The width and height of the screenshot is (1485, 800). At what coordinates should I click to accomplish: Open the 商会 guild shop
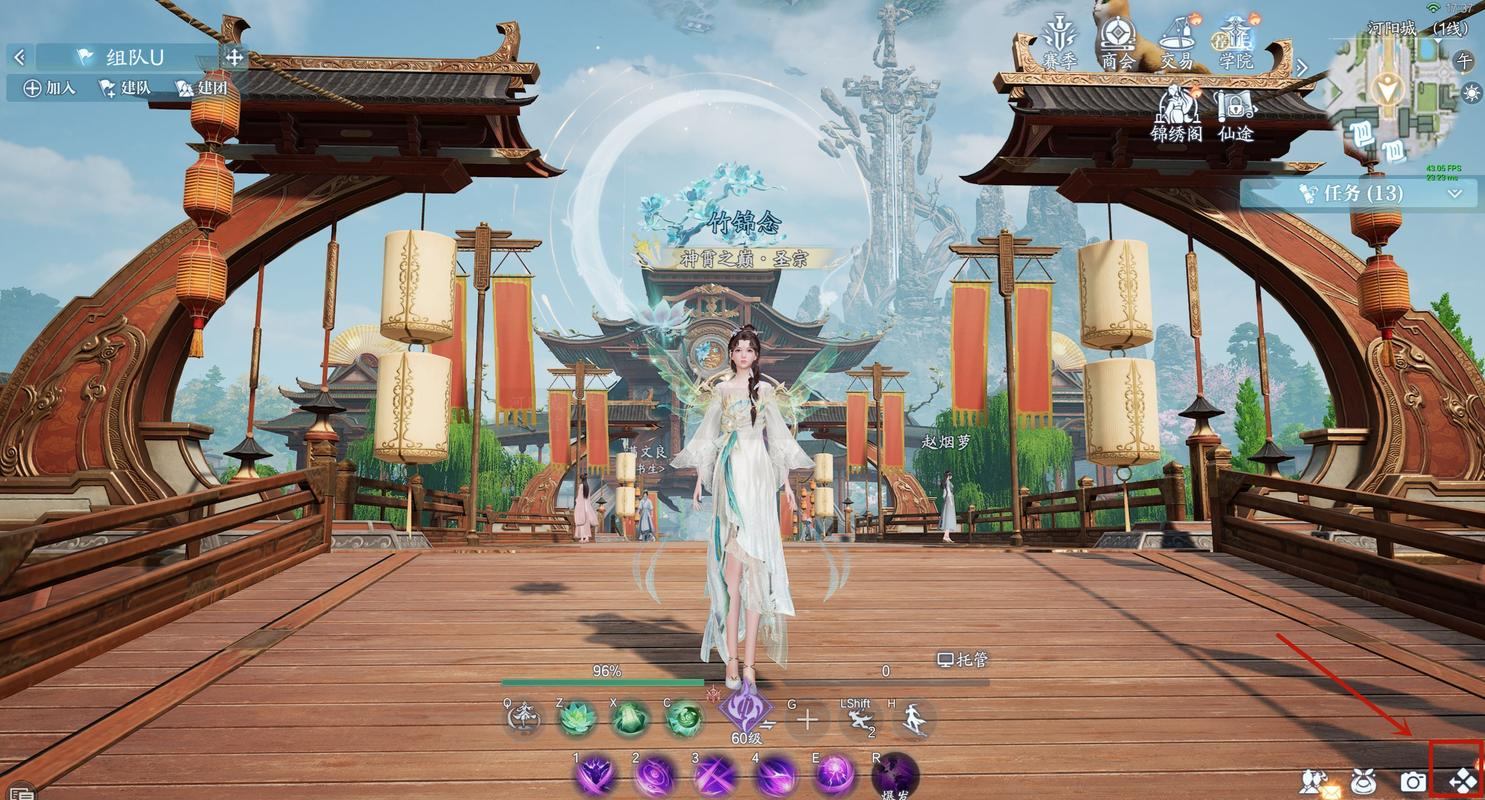[x=1117, y=42]
